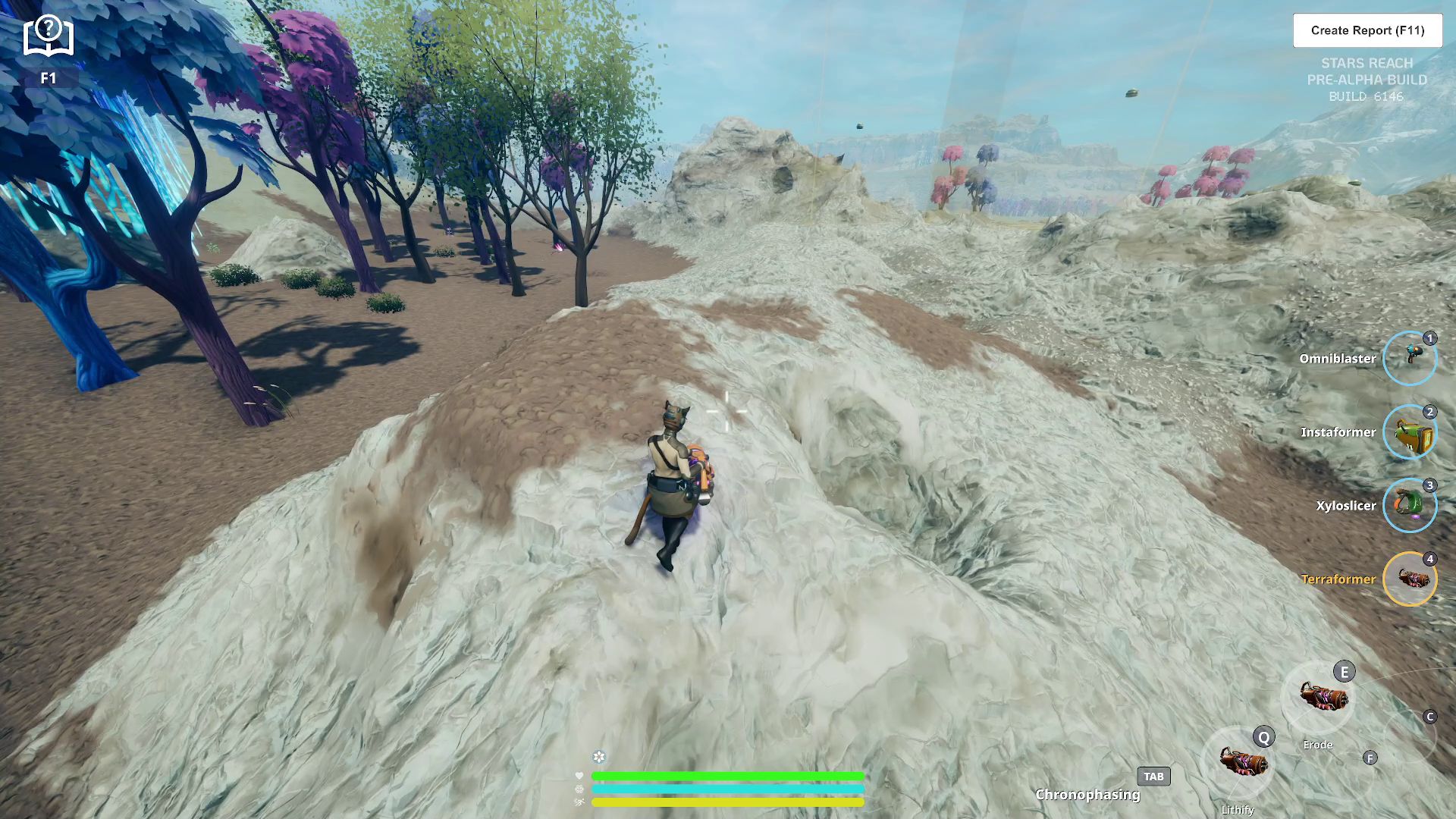
Task: Activate the Erode ability icon
Action: pos(1318,697)
